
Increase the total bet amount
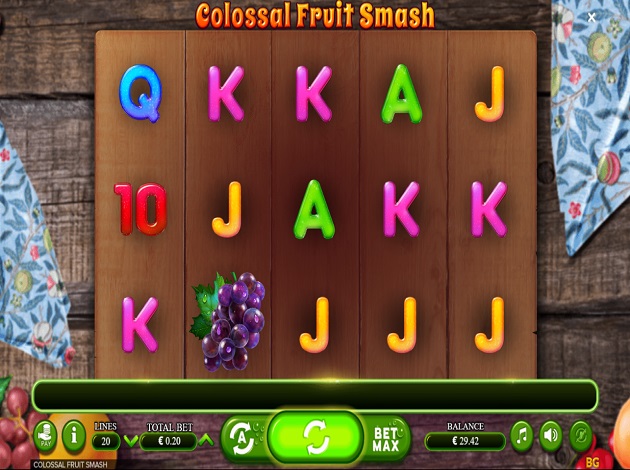pyautogui.click(x=207, y=440)
